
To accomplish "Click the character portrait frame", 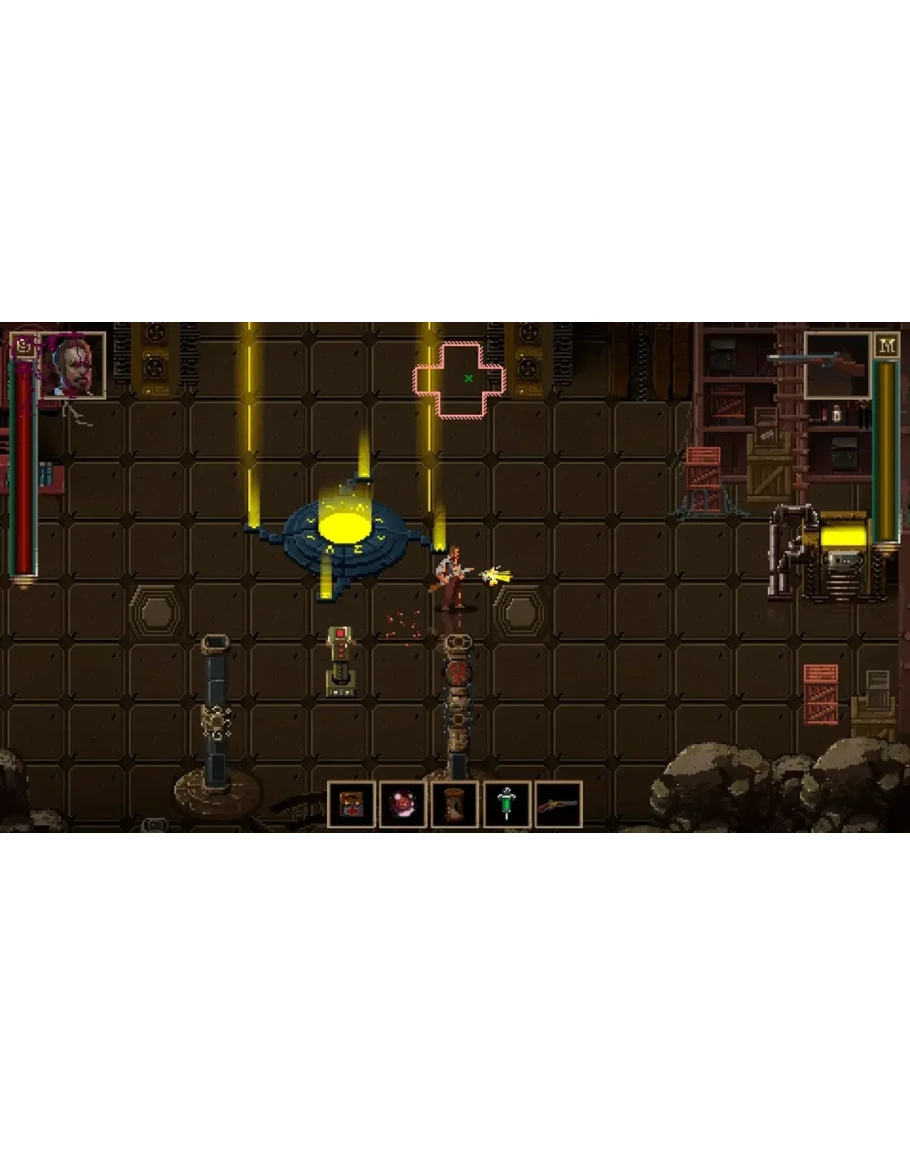I will tap(74, 365).
